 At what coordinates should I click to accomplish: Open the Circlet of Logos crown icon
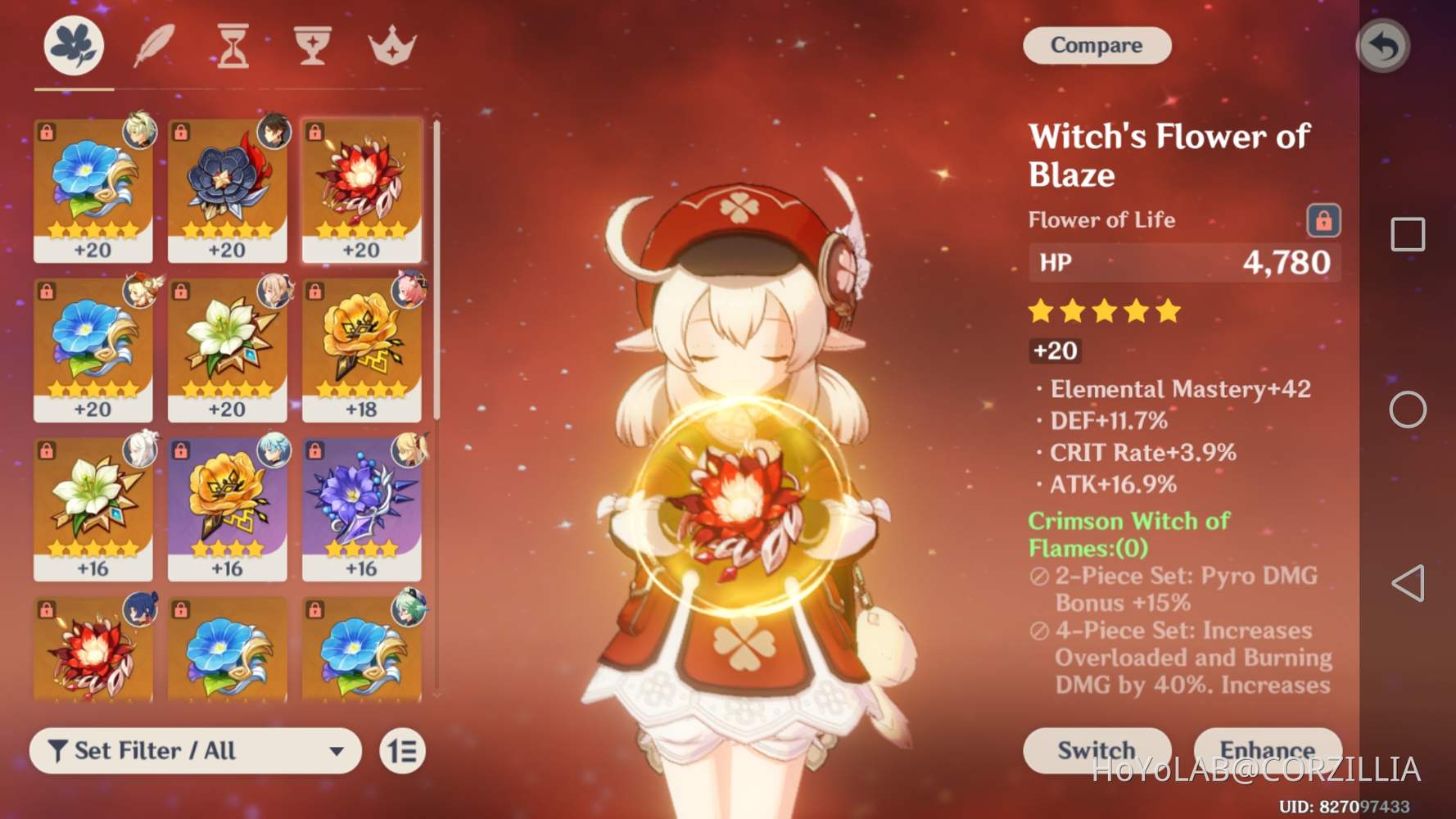(x=391, y=47)
